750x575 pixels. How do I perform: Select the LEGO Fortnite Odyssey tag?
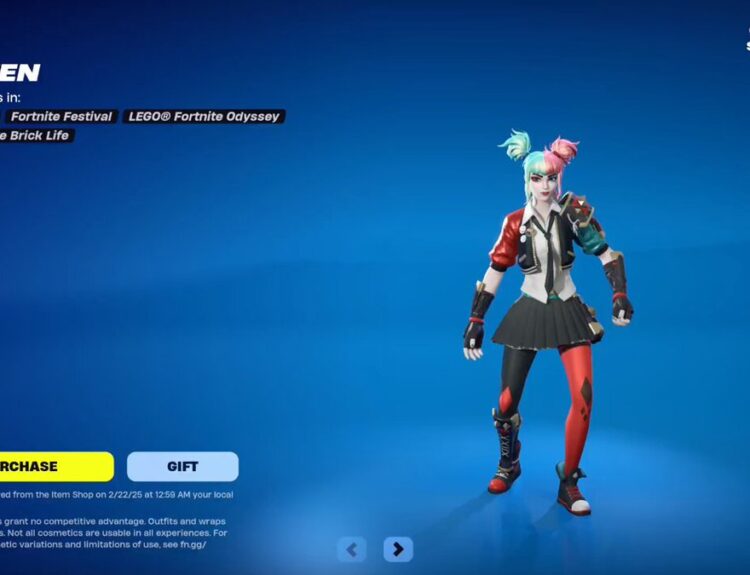pyautogui.click(x=204, y=116)
